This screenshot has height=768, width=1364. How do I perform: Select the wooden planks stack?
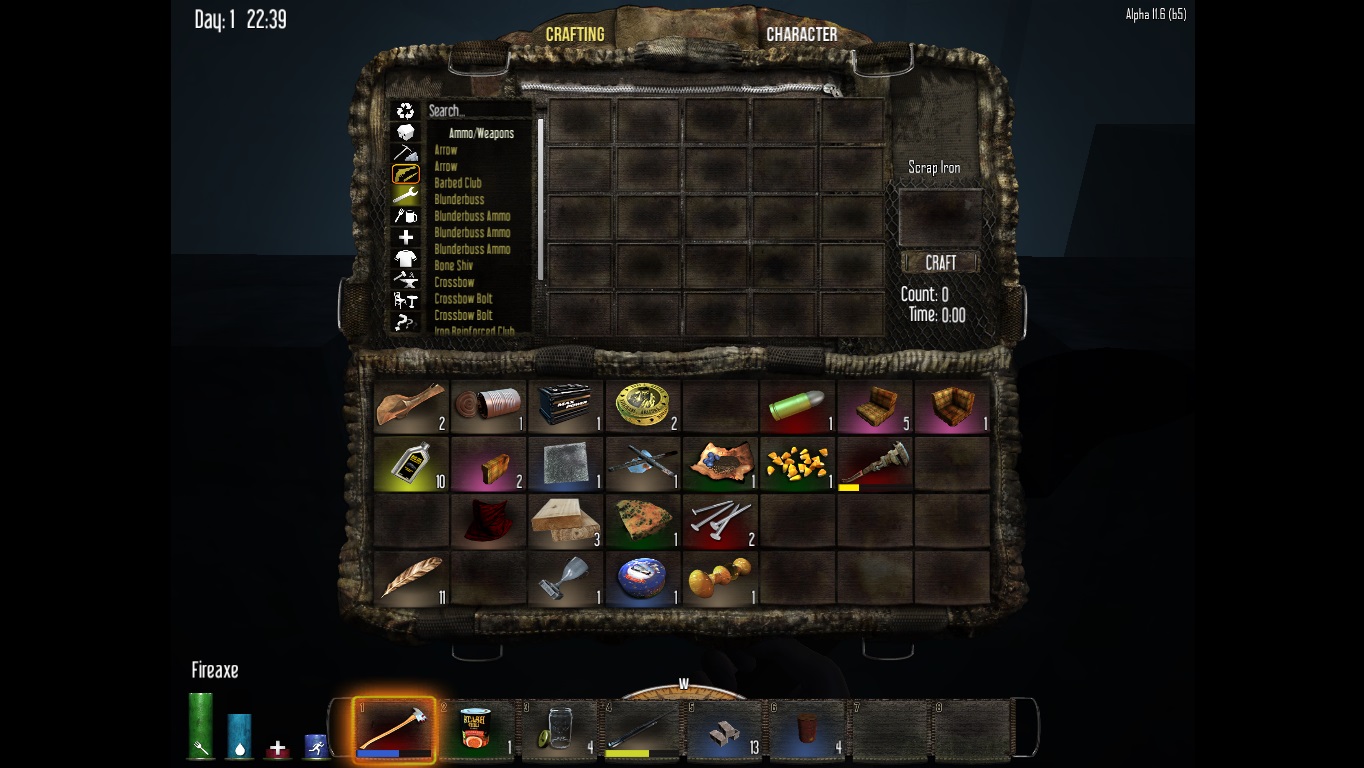[566, 521]
